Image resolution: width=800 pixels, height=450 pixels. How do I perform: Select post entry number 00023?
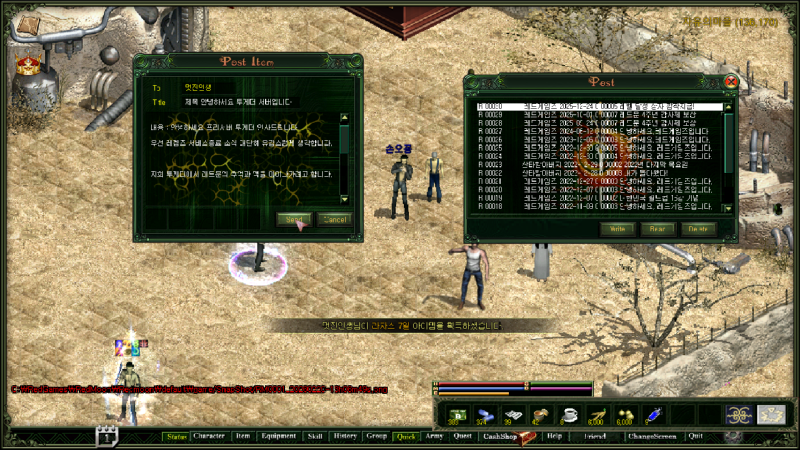pos(600,163)
